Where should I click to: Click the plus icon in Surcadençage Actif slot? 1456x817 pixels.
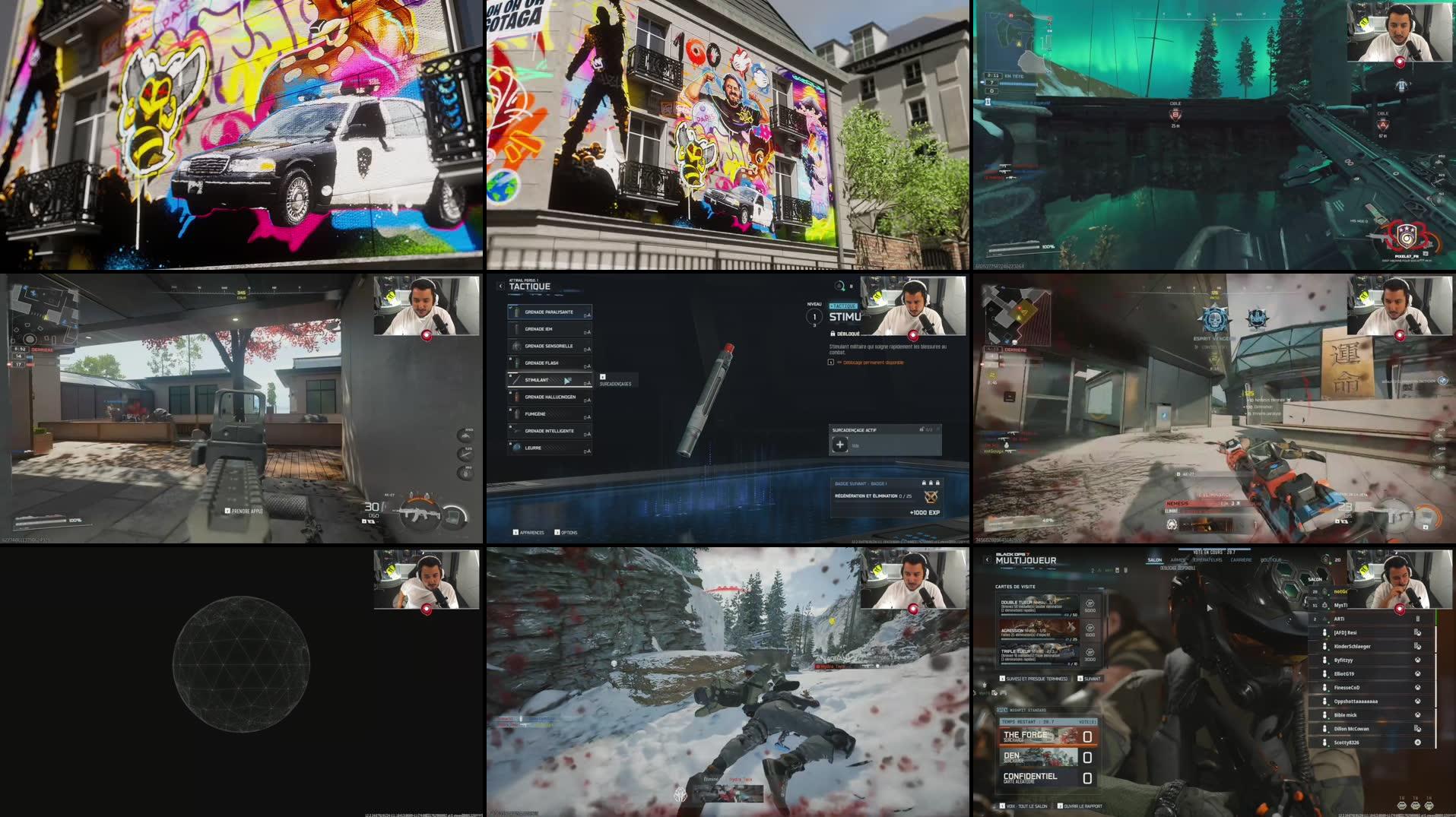840,444
